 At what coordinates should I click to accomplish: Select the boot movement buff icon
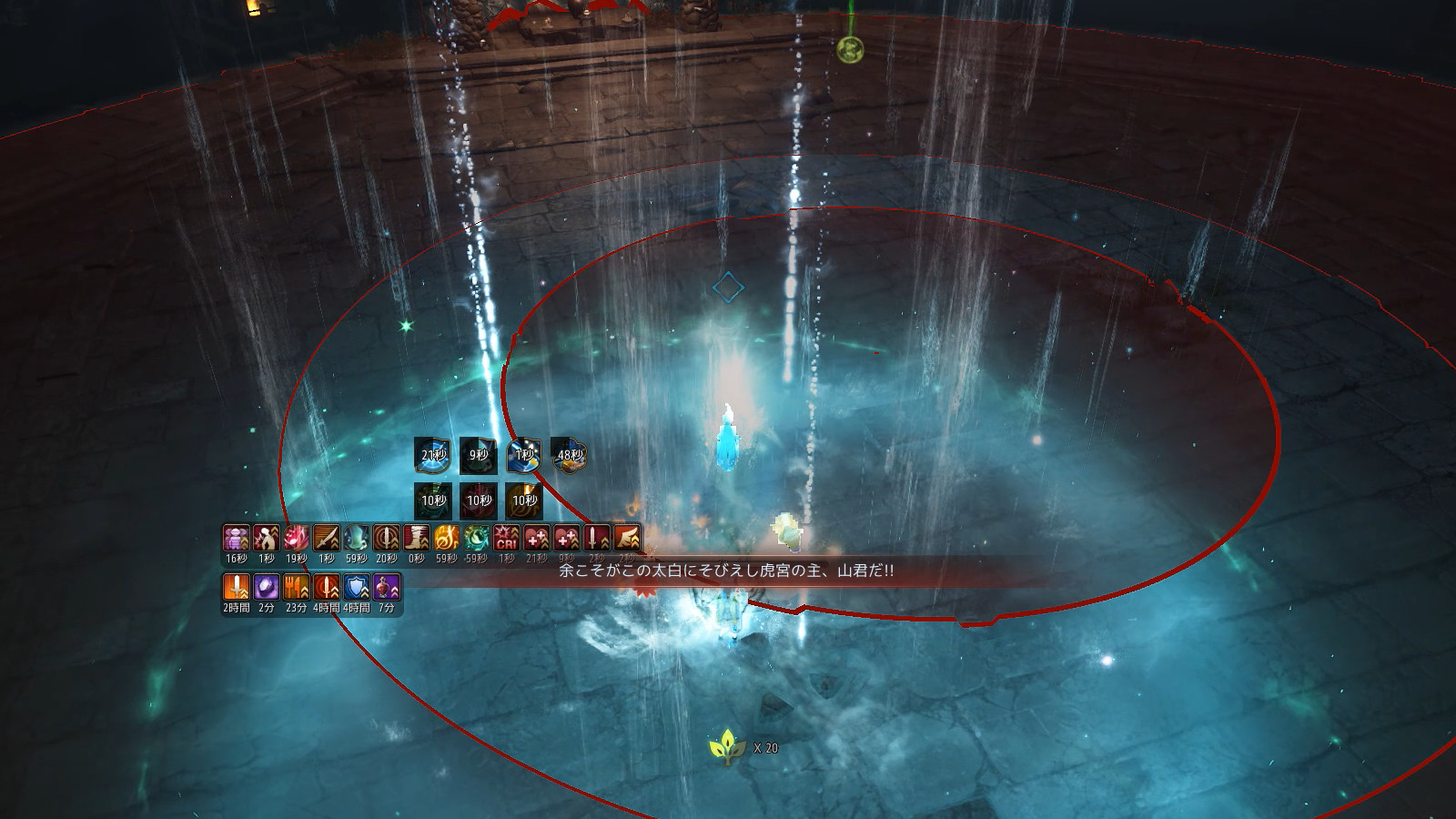(417, 538)
